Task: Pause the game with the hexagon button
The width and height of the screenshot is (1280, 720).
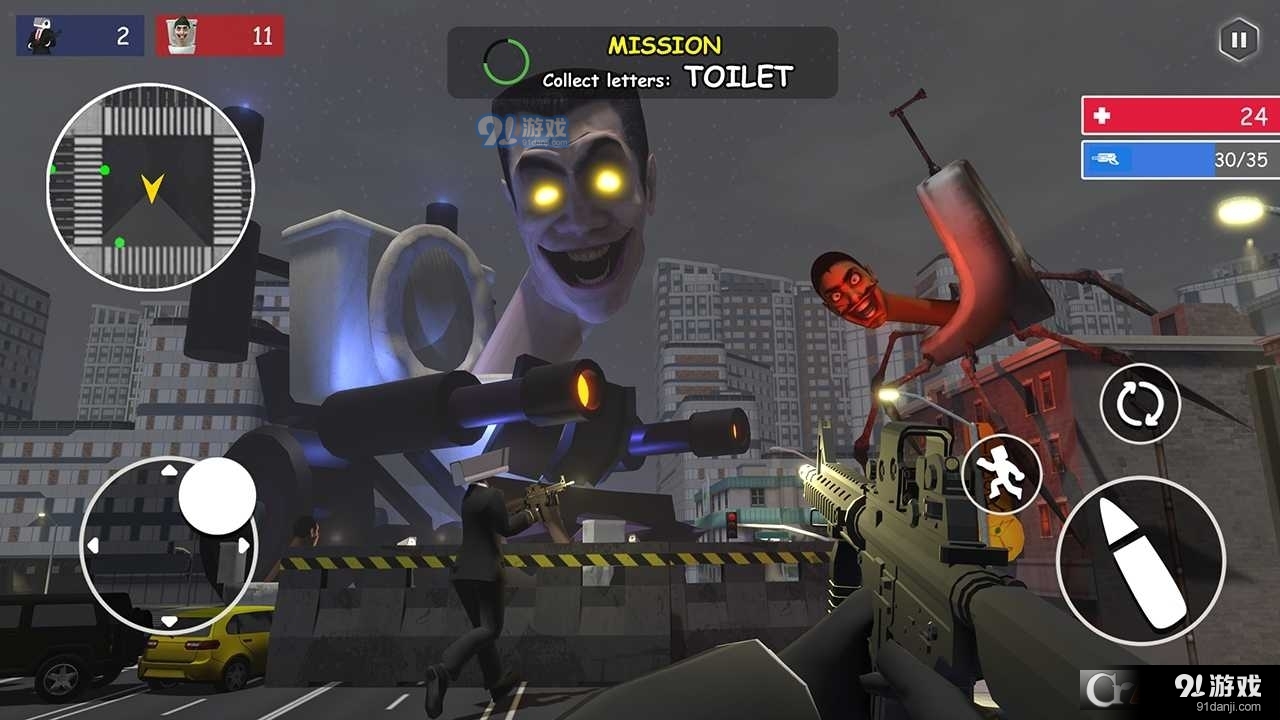Action: pyautogui.click(x=1238, y=40)
